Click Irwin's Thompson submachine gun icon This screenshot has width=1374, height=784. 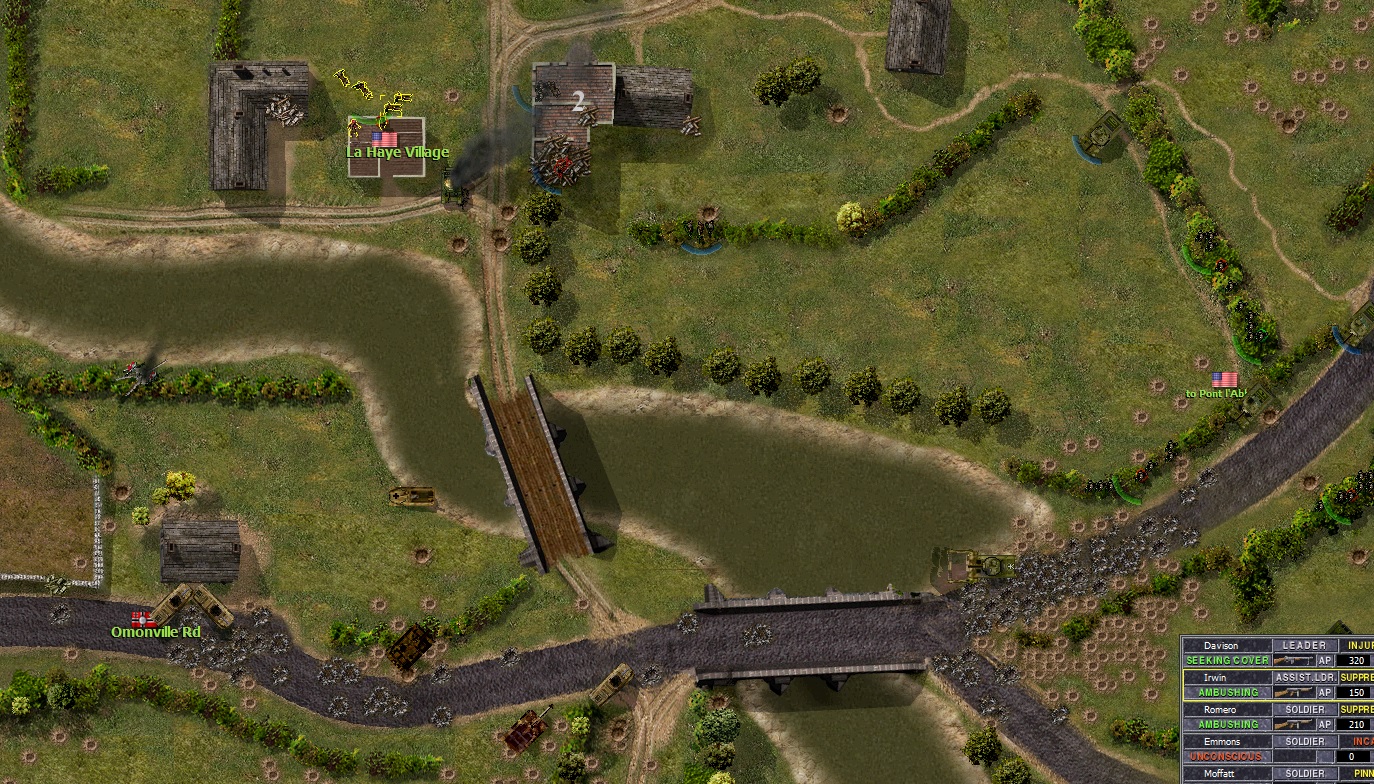1294,692
